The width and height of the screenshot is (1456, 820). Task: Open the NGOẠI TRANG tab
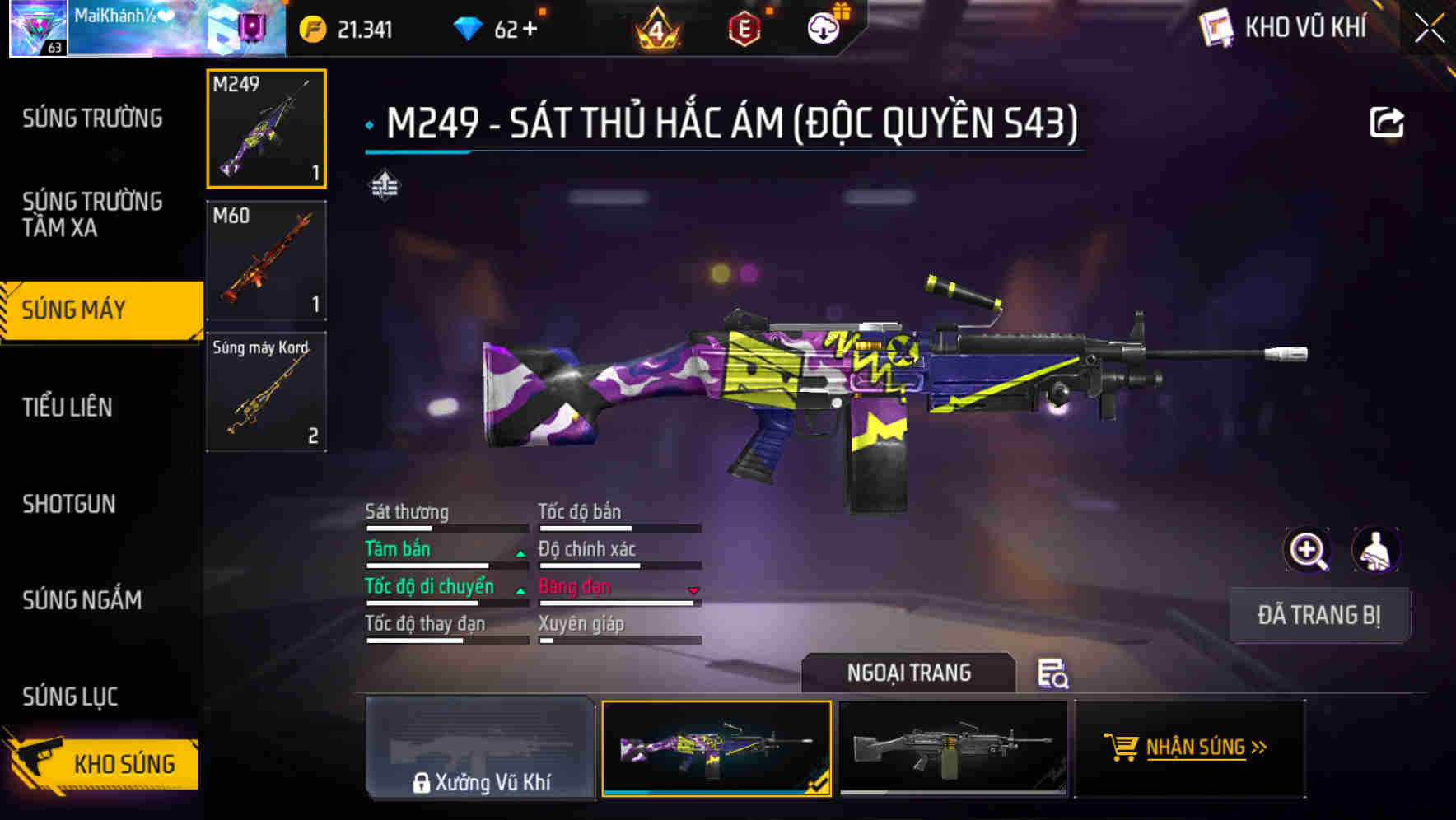point(909,673)
